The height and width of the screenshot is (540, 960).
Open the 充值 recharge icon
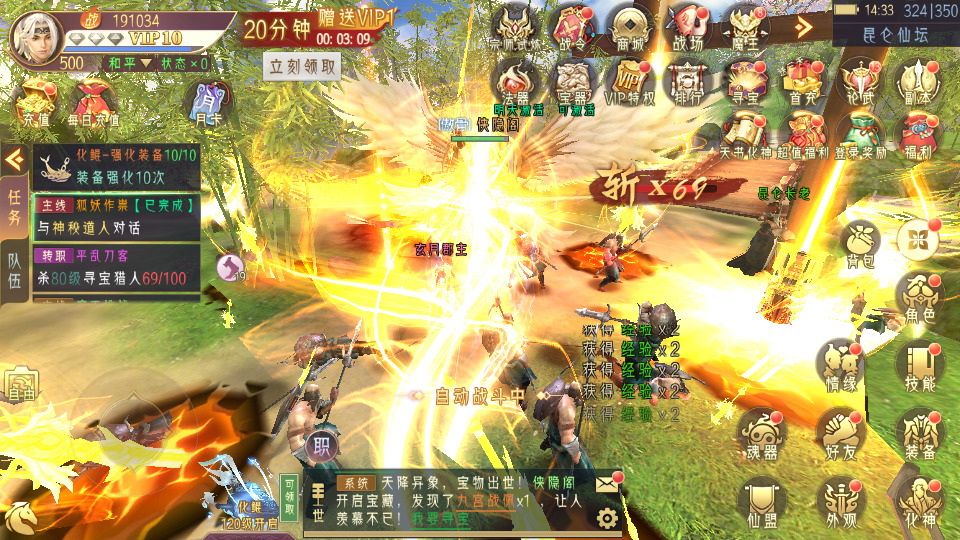[x=35, y=104]
